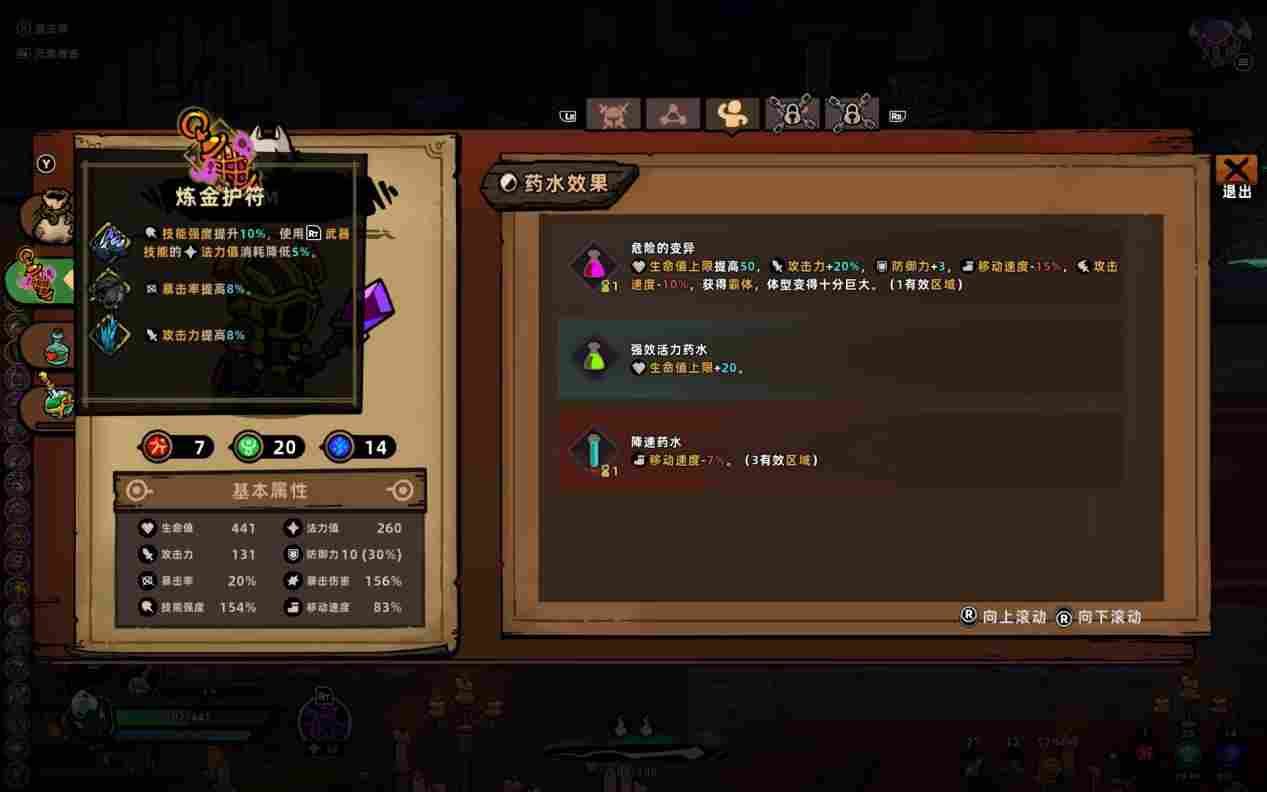Open the sack bag side tab
Screen dimensions: 1267x792
coord(50,217)
